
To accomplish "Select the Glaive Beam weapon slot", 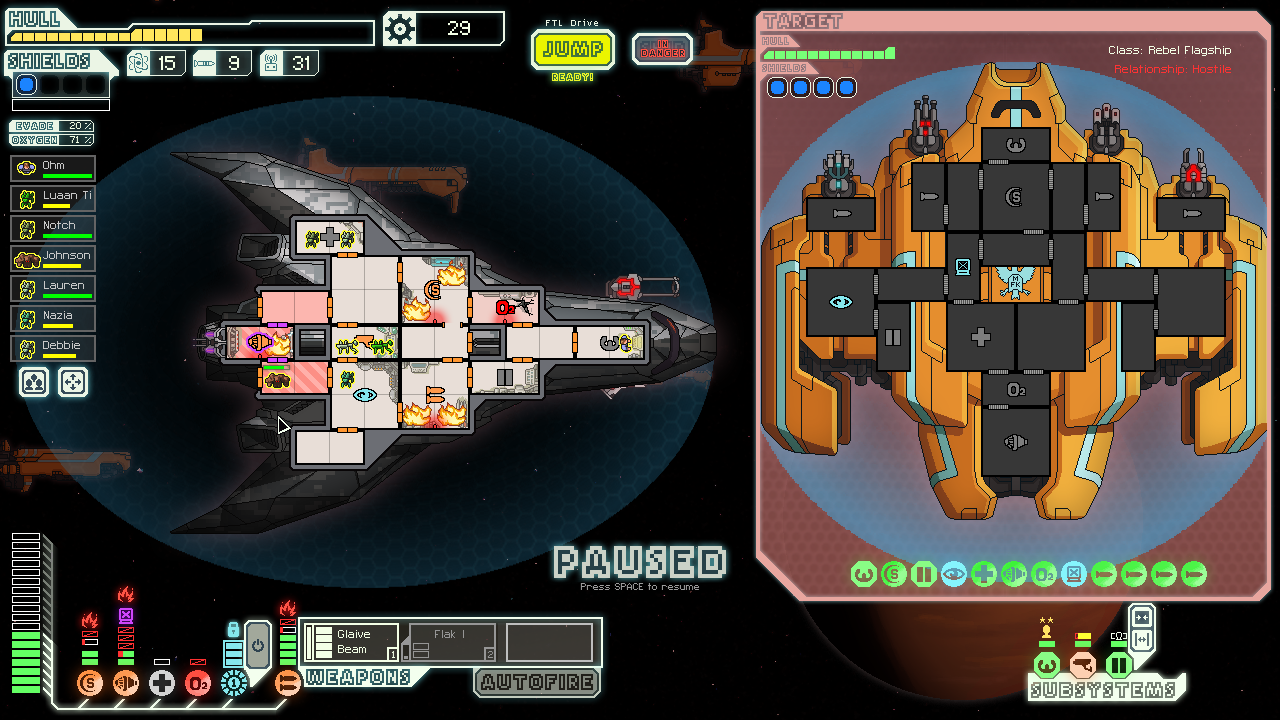I will [350, 642].
